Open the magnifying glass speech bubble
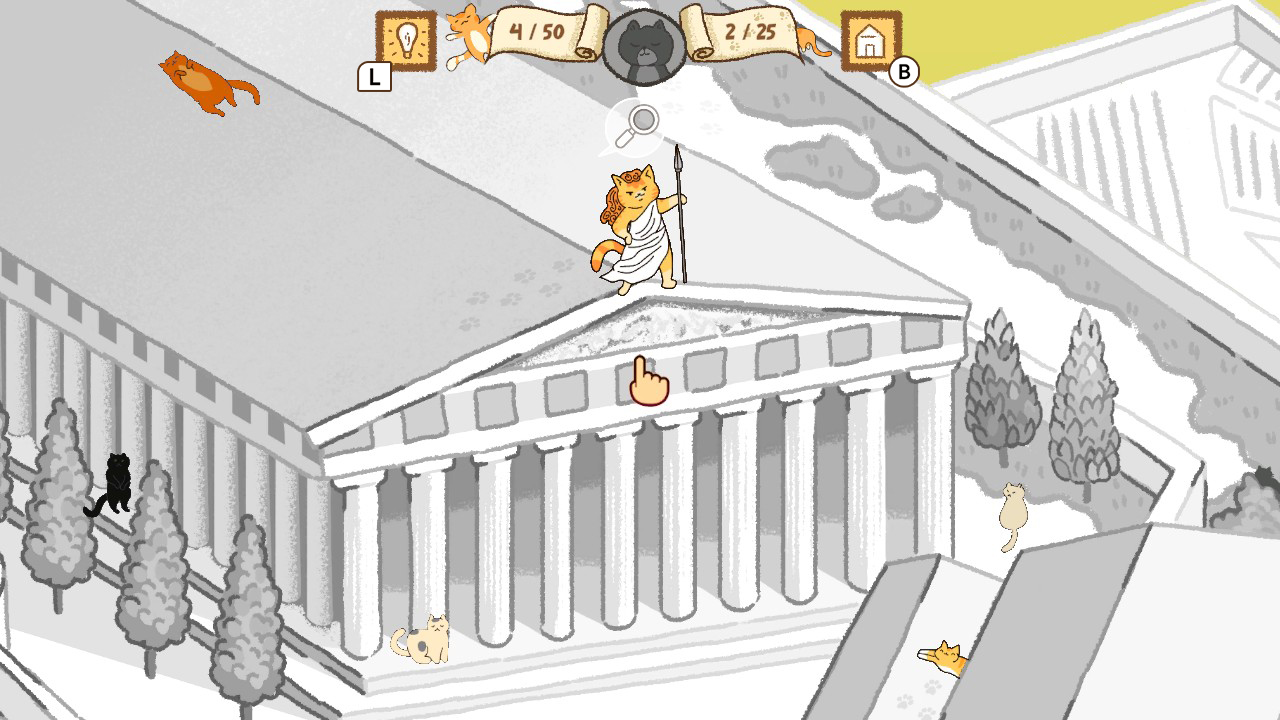1280x720 pixels. coord(637,123)
